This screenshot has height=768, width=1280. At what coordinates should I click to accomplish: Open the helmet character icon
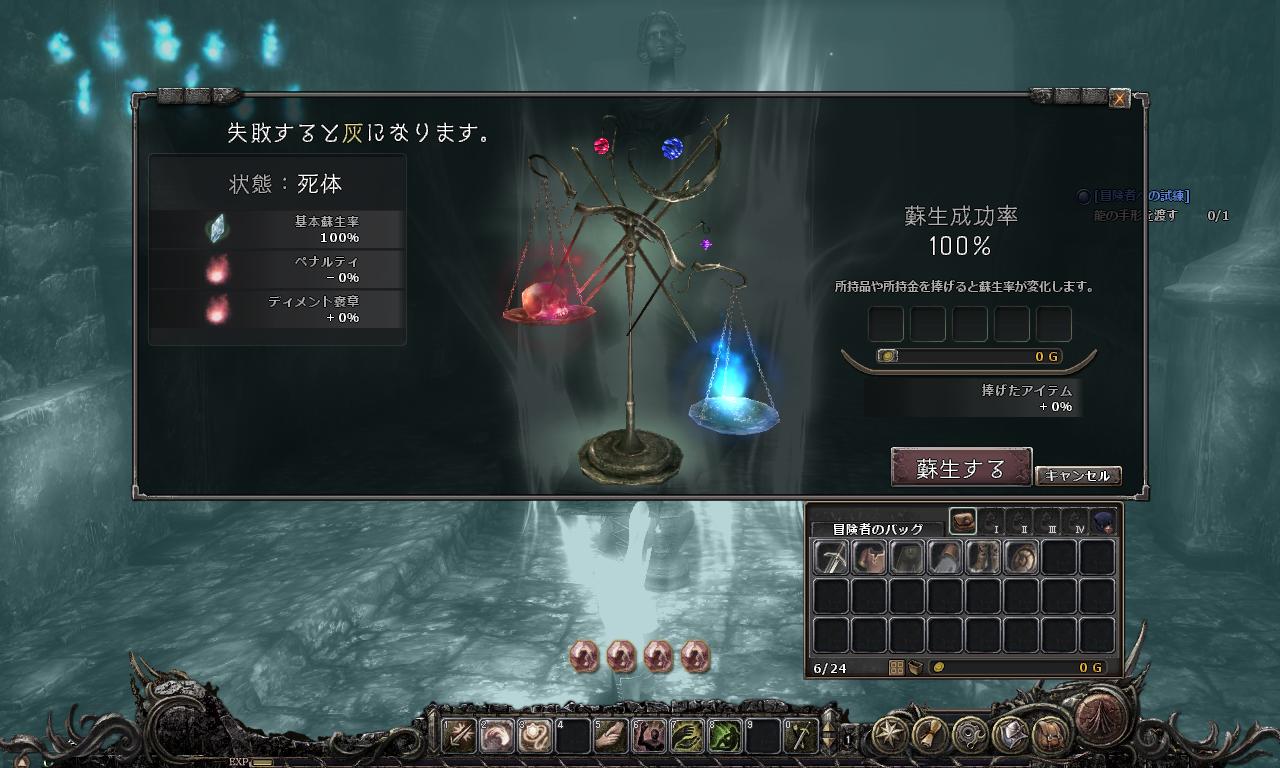click(1013, 734)
